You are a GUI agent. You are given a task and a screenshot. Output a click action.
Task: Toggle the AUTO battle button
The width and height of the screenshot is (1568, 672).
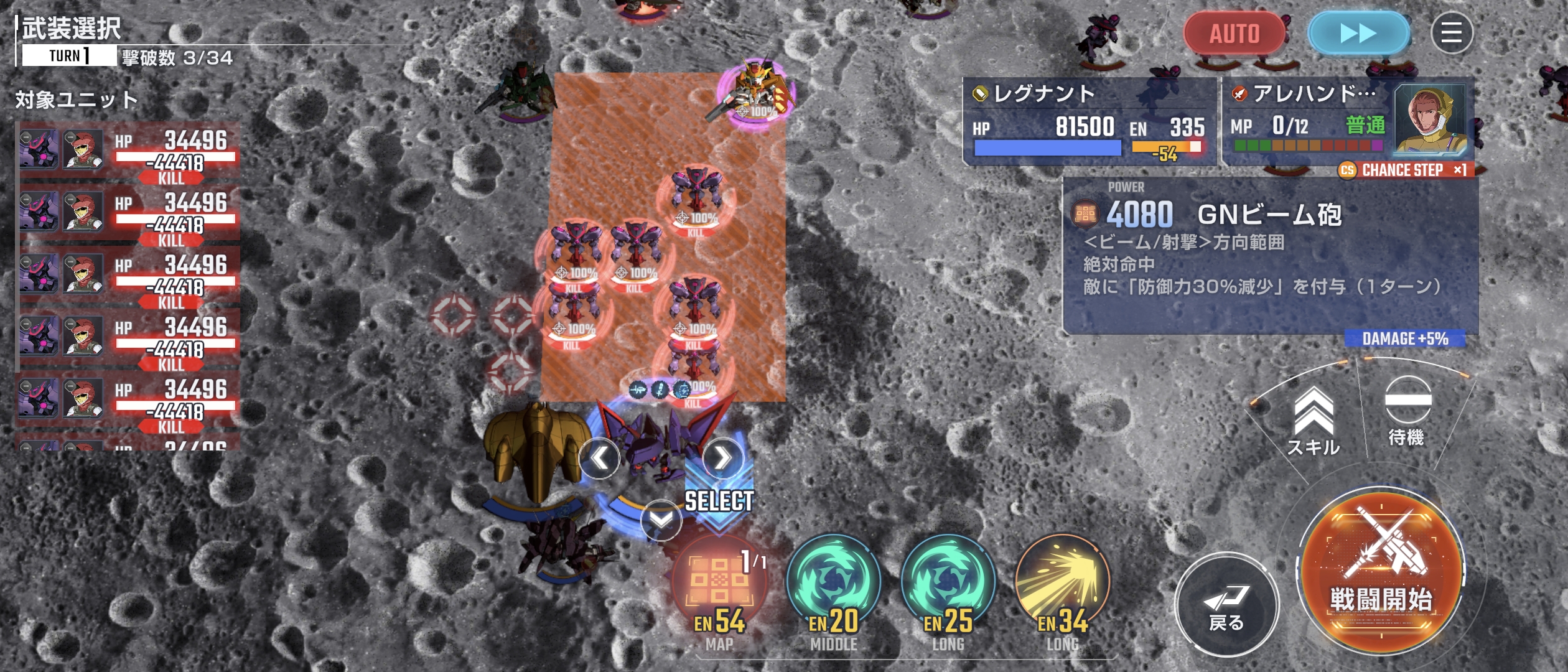1234,33
